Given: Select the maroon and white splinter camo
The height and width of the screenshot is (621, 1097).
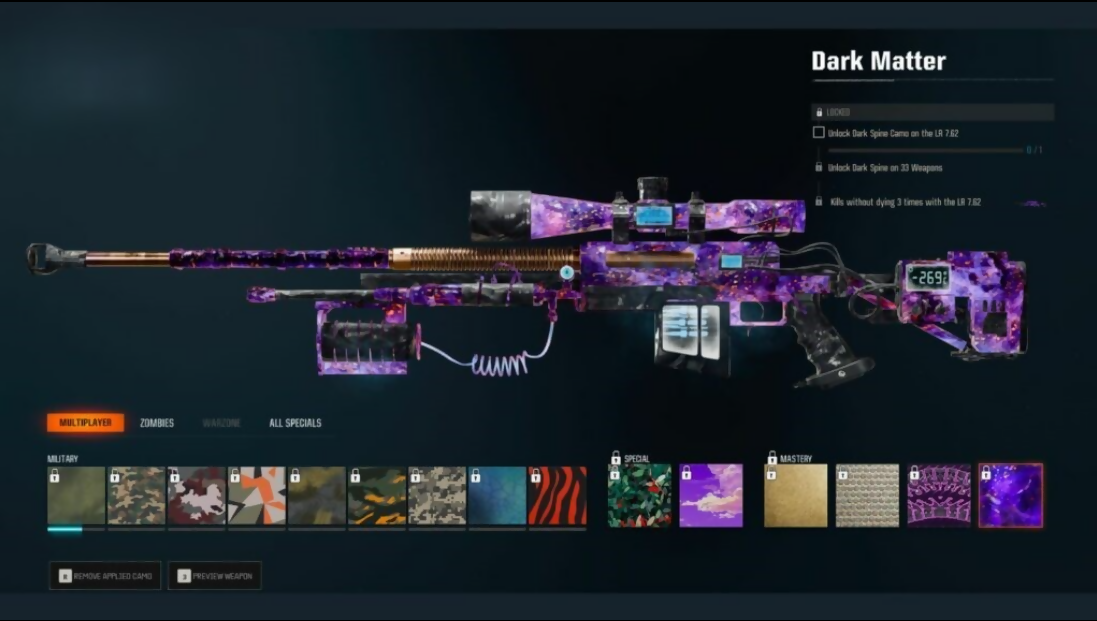Looking at the screenshot, I should (x=197, y=496).
